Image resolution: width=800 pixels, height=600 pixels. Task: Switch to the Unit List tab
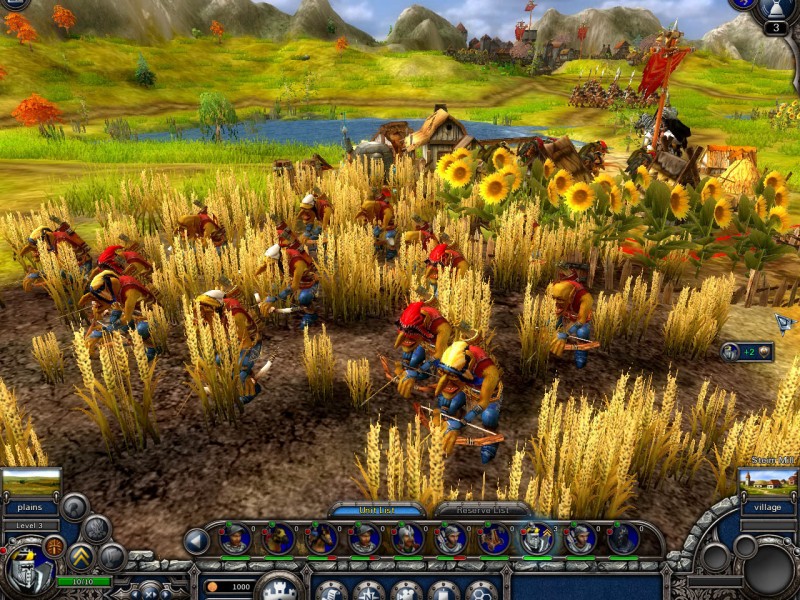(377, 510)
